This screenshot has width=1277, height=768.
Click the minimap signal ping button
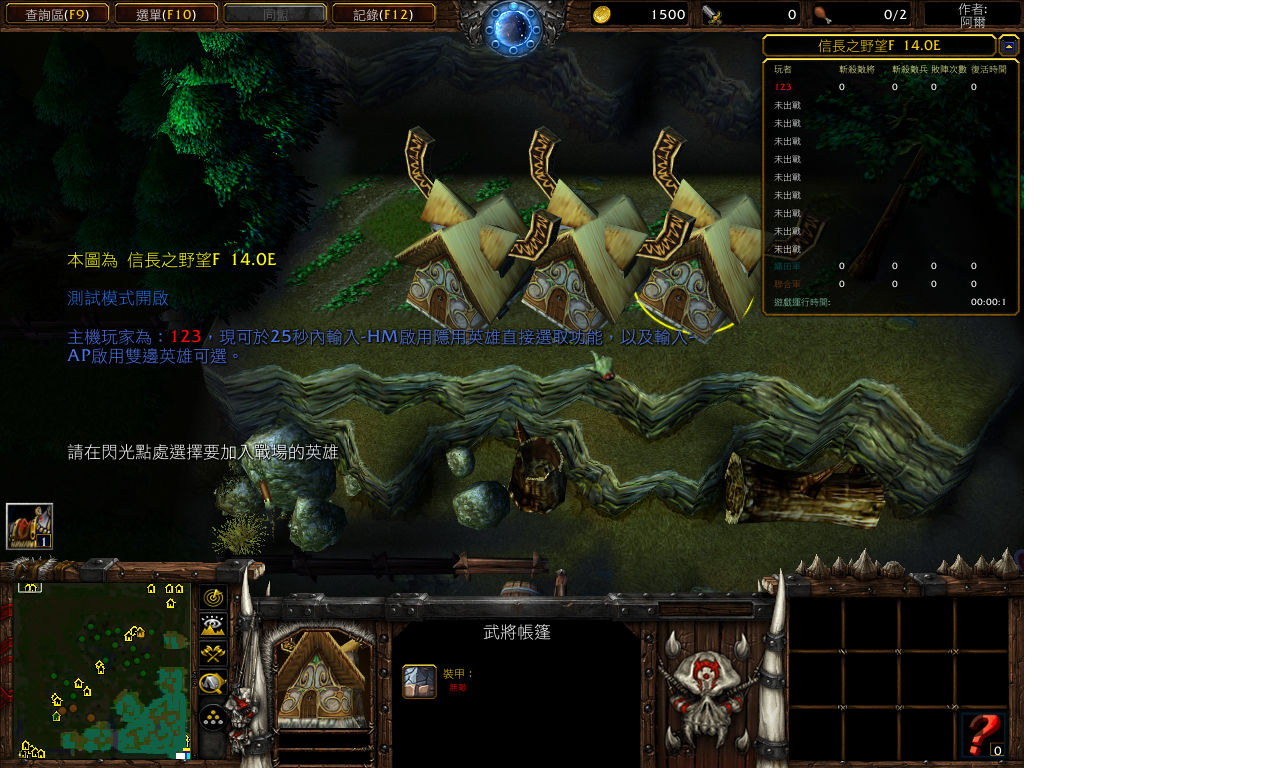point(213,598)
